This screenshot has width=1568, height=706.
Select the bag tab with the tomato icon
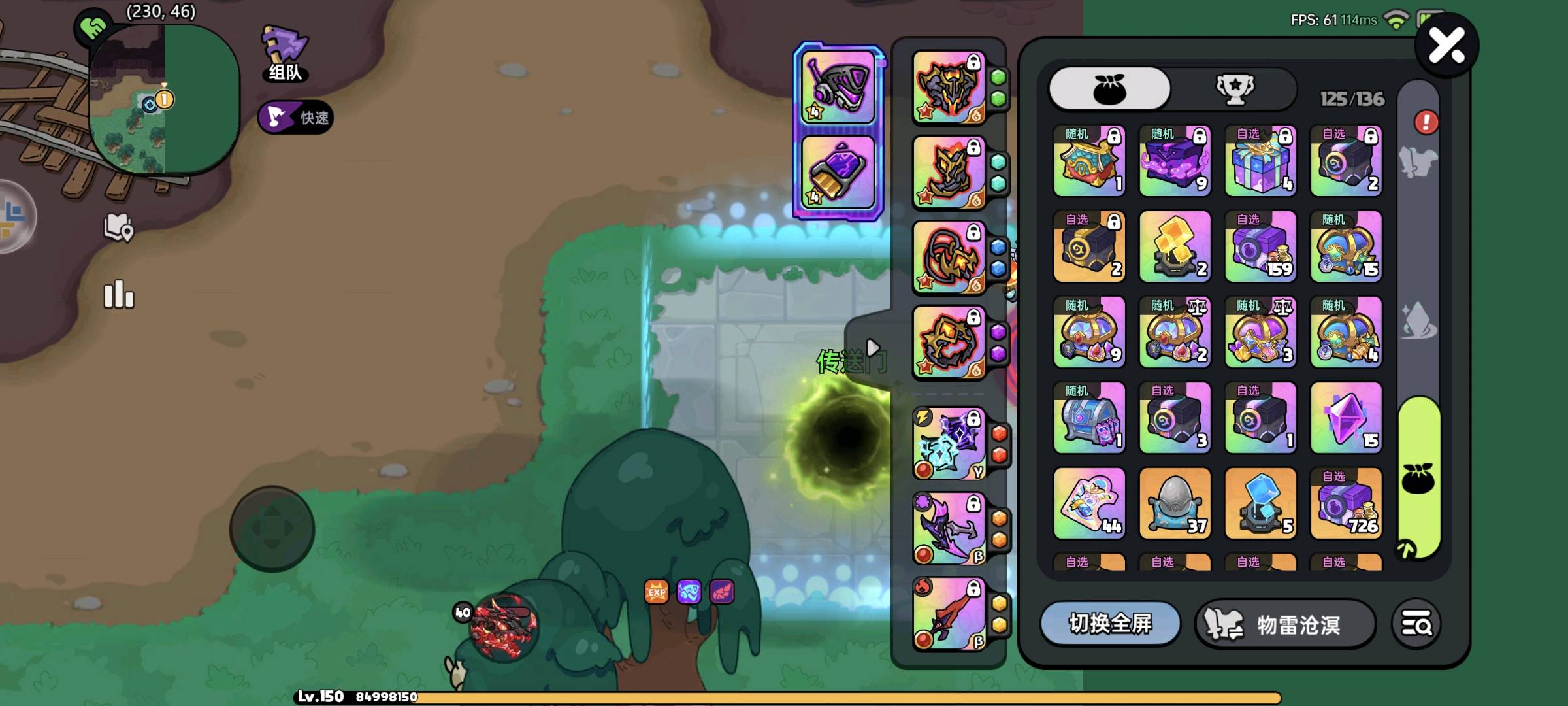[x=1109, y=88]
